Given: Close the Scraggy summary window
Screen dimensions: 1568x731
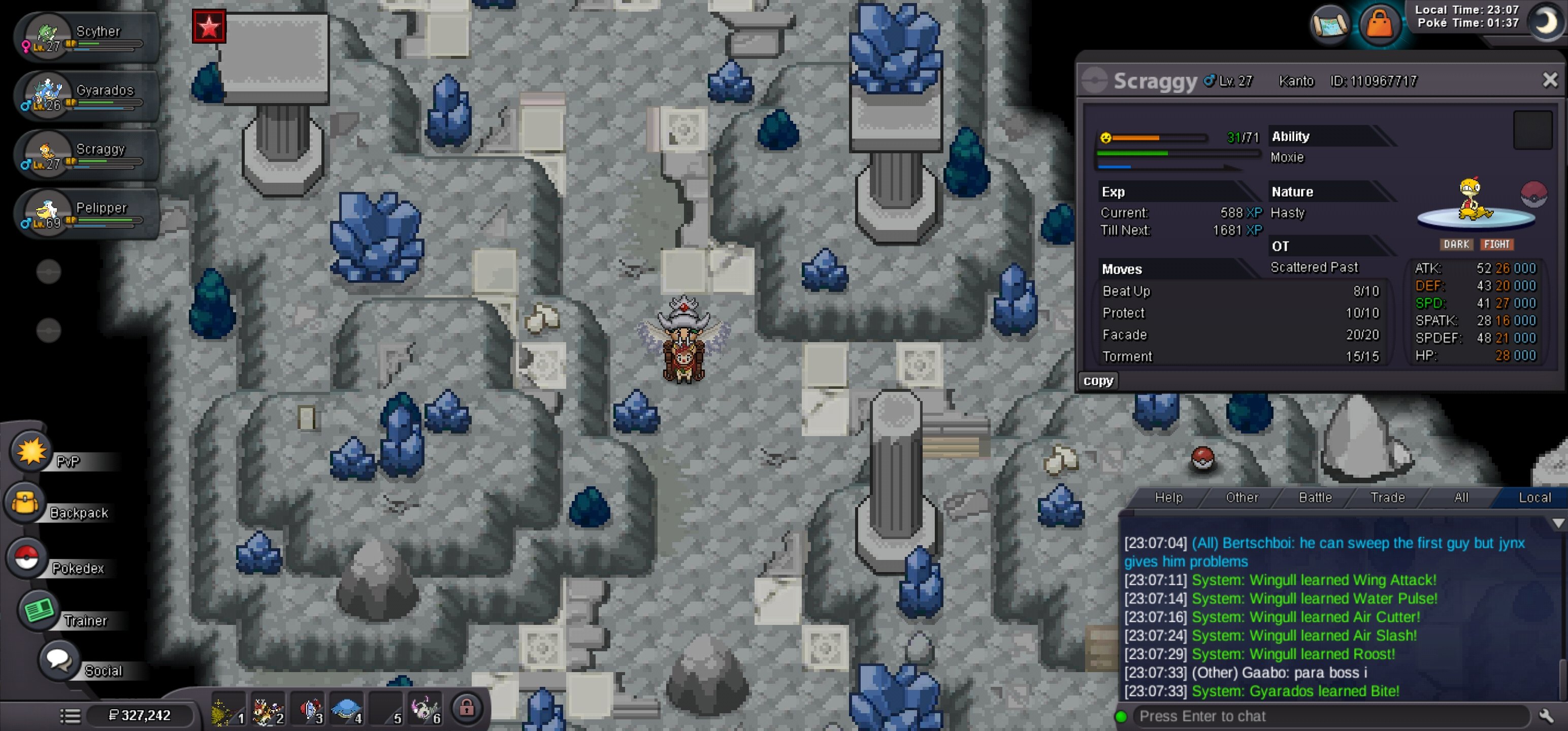Looking at the screenshot, I should [1550, 80].
